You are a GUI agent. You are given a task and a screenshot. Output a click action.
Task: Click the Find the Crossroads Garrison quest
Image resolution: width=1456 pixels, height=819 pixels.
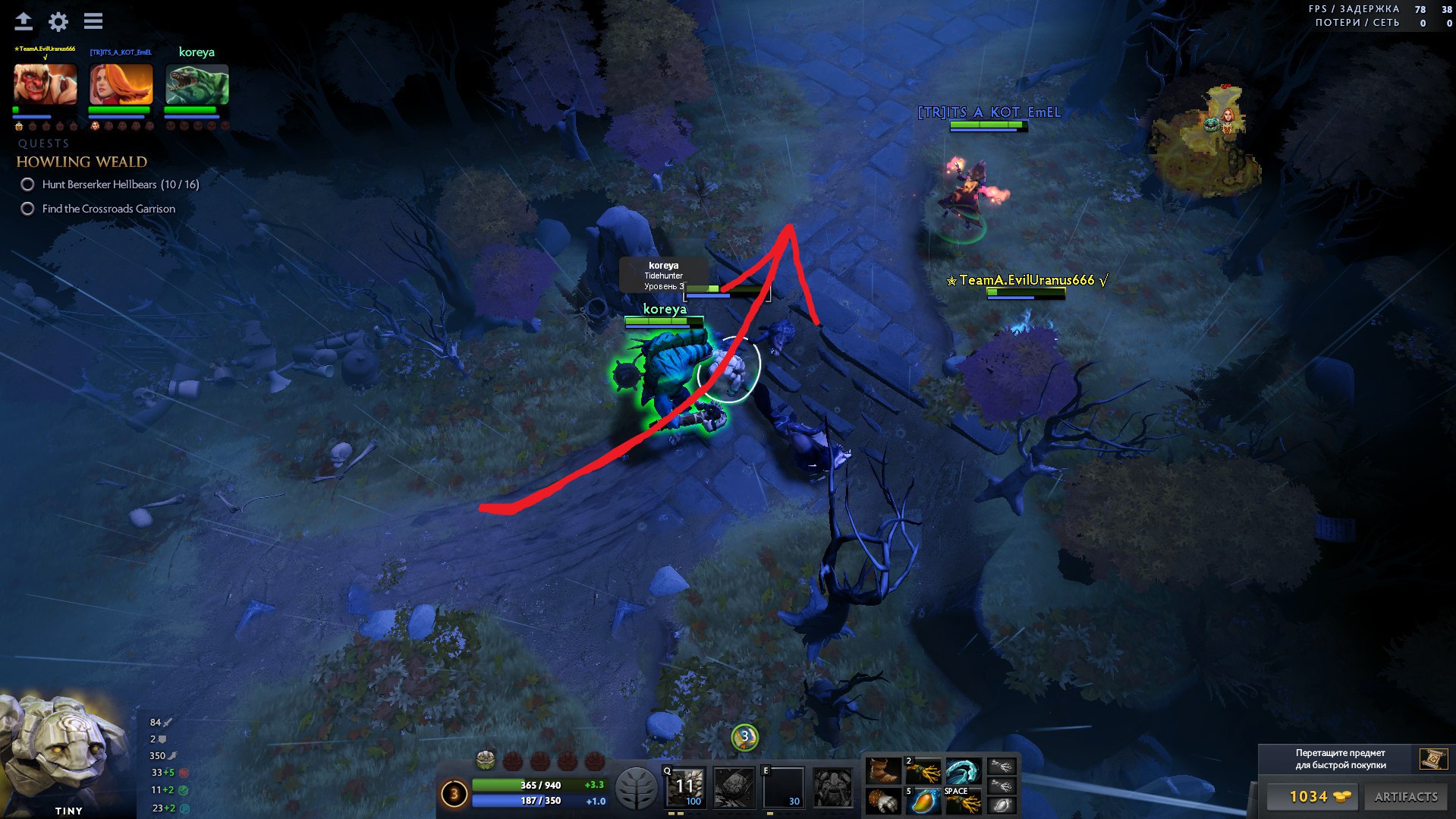(x=108, y=209)
